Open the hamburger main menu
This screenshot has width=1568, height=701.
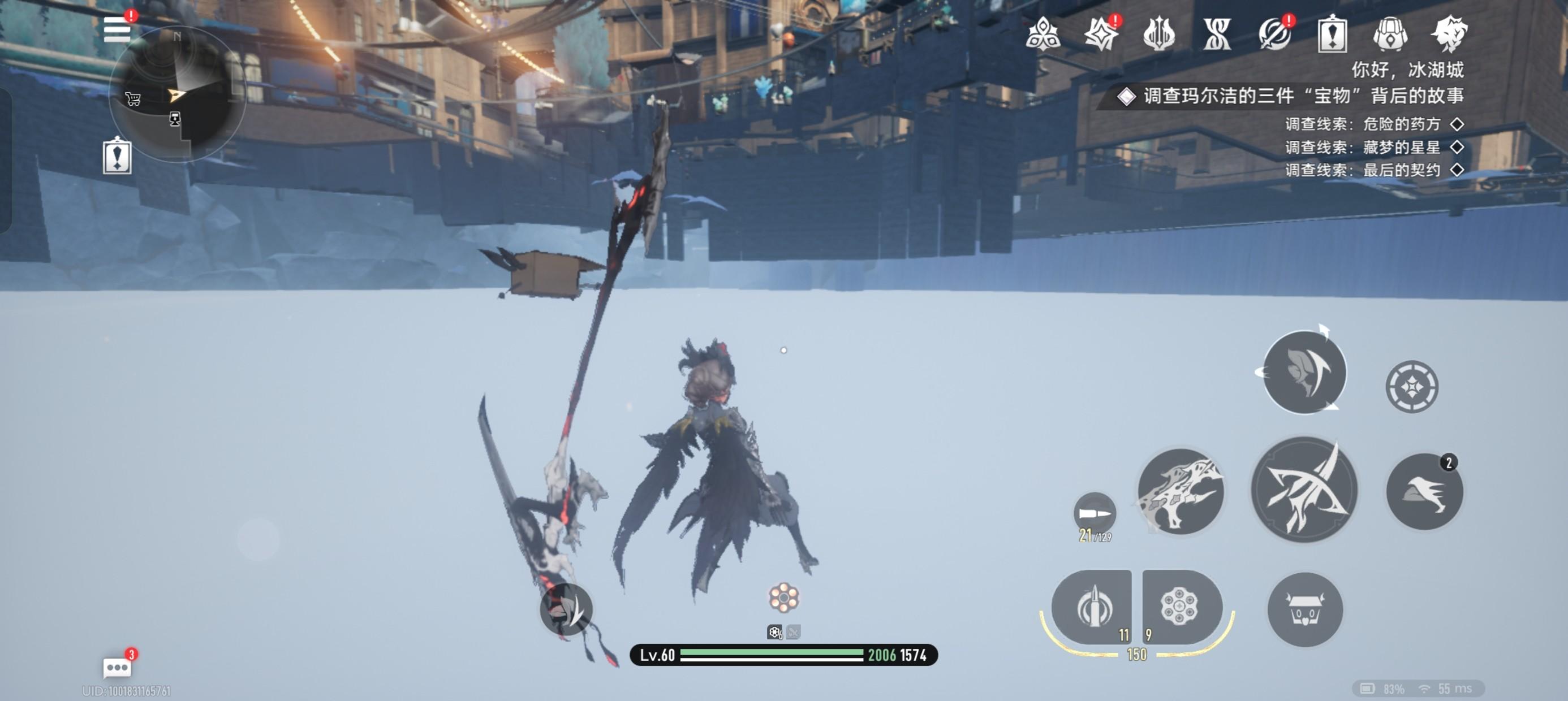point(117,30)
